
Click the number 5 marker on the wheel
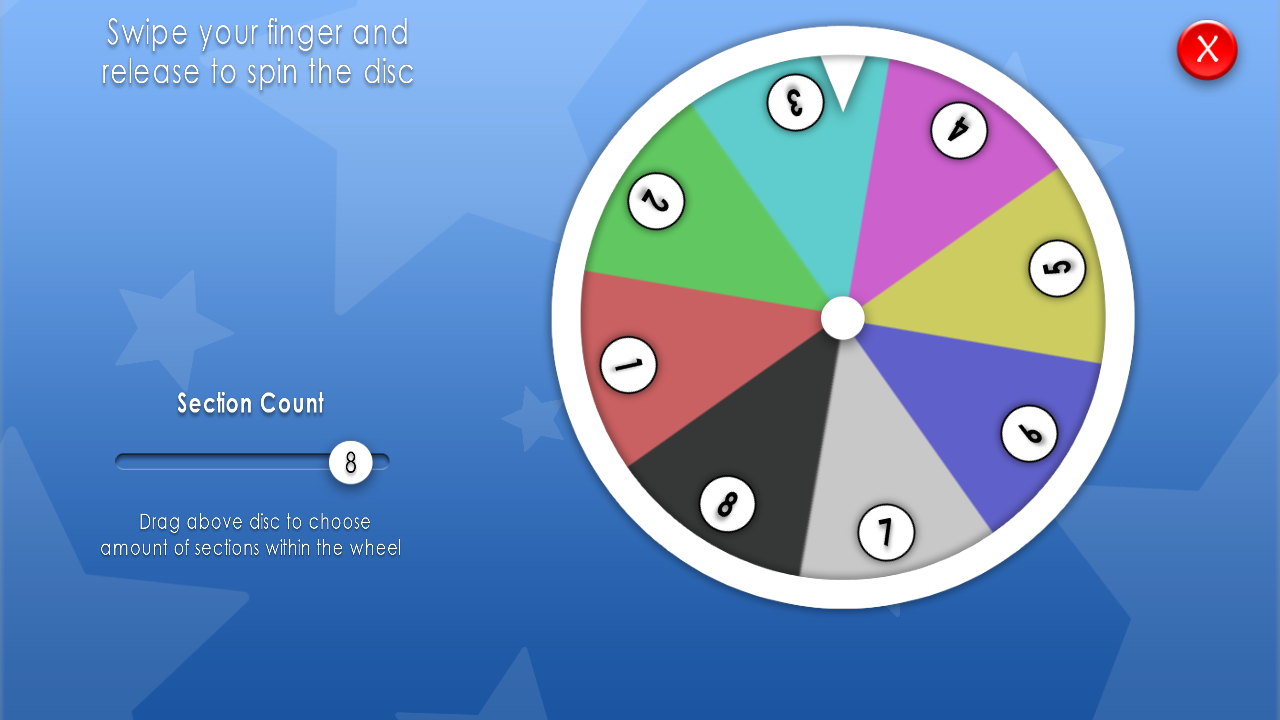(x=1055, y=268)
